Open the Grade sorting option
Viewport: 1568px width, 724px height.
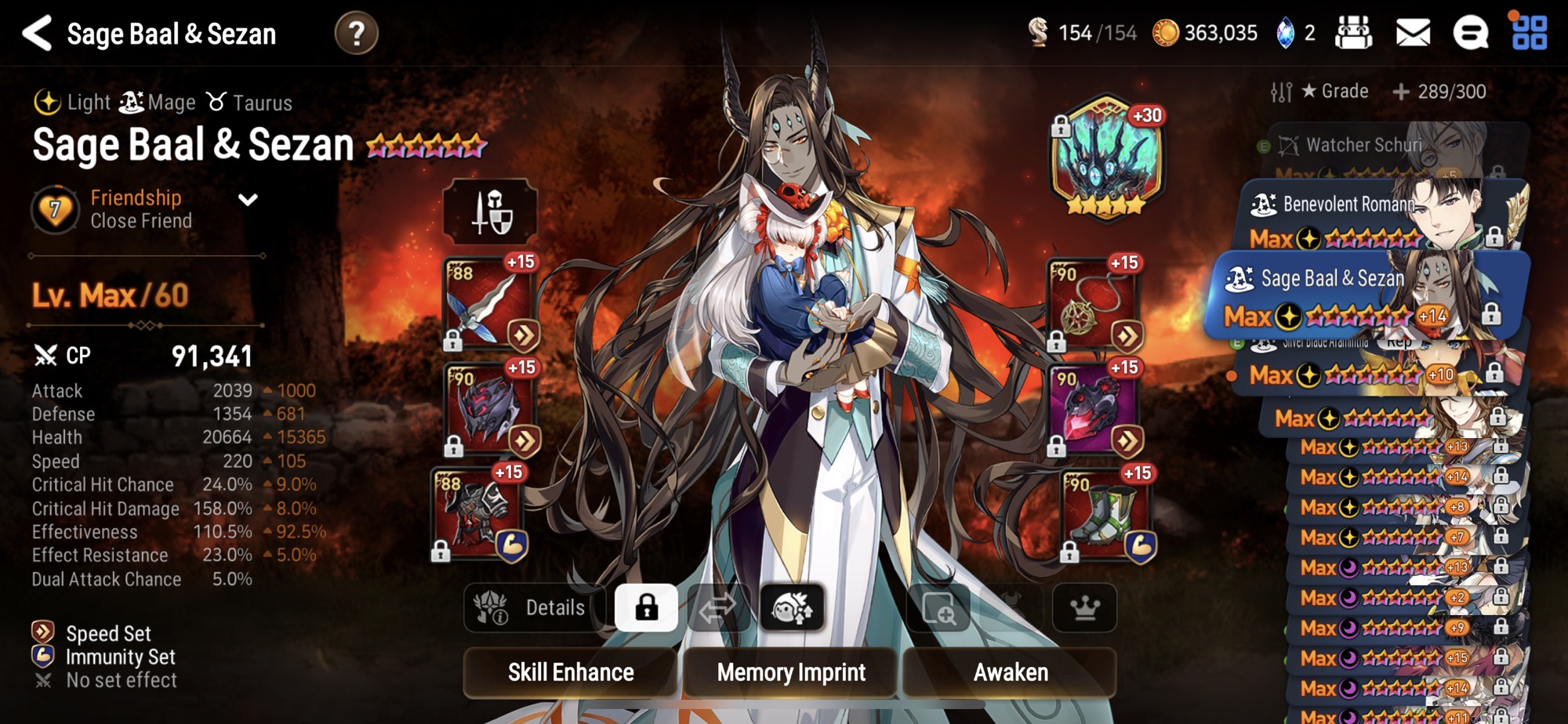tap(1335, 91)
